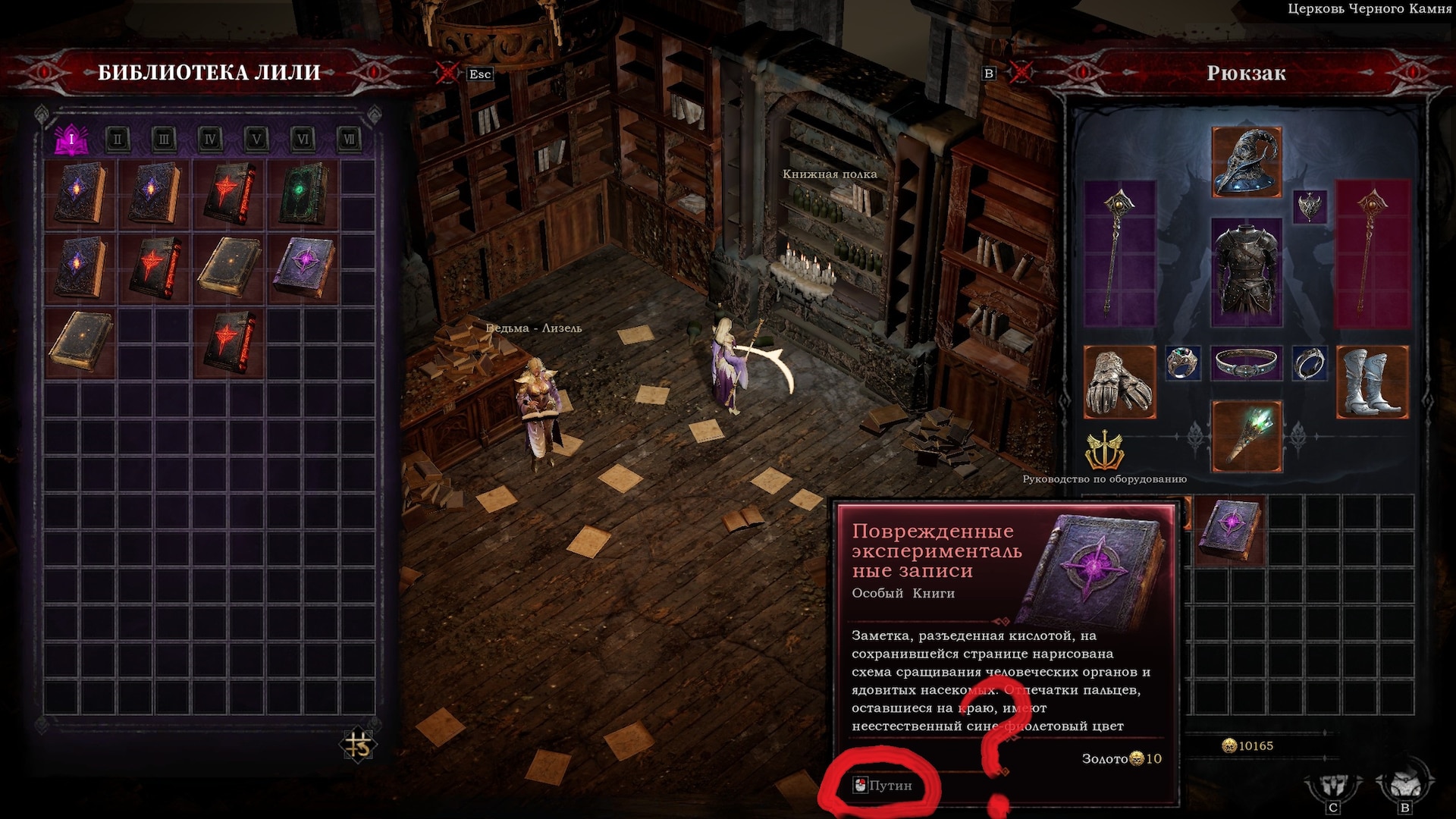Select the glowing green wand slot
The height and width of the screenshot is (819, 1456).
coord(1247,437)
